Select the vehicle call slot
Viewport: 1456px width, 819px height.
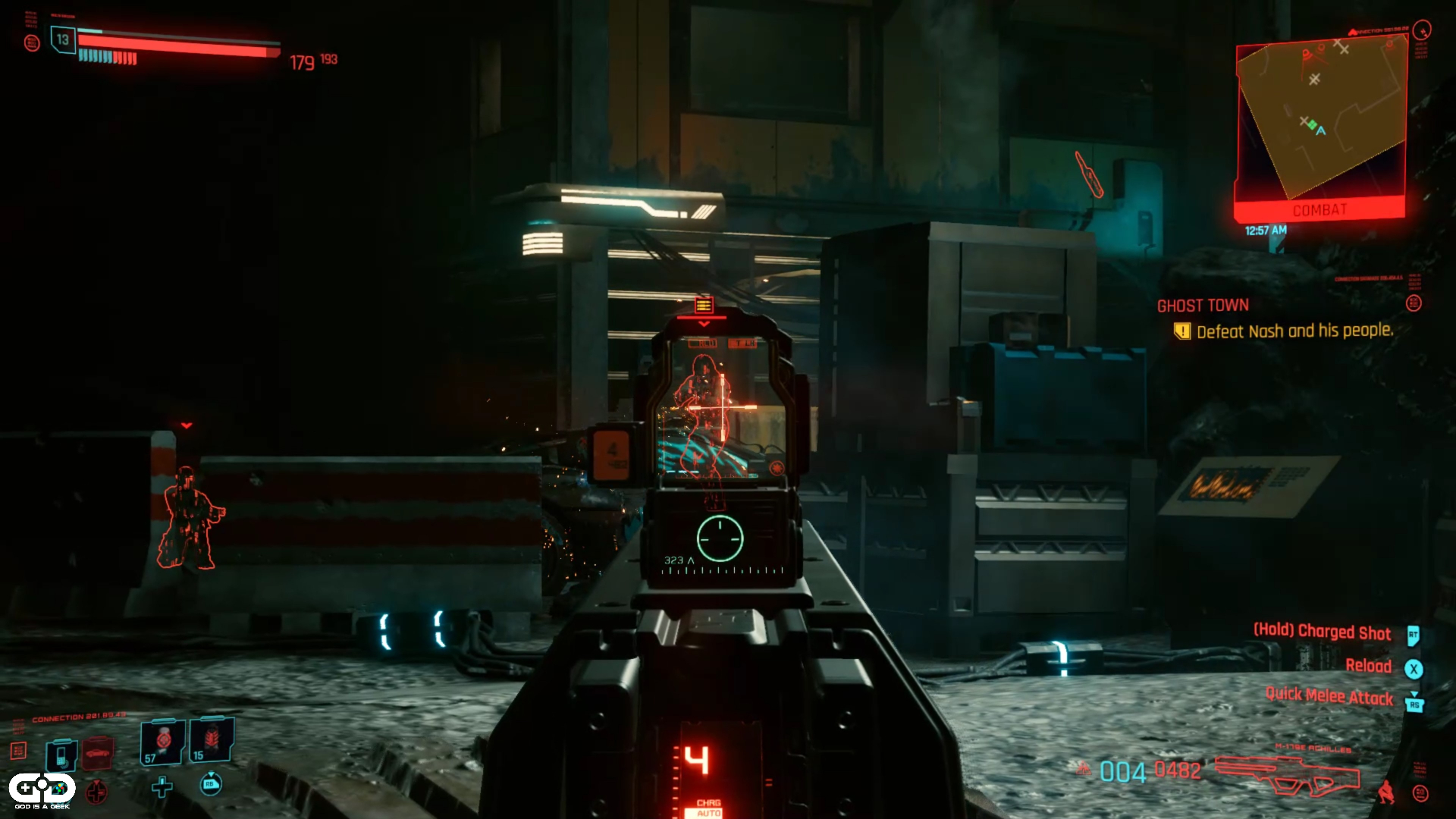(98, 753)
